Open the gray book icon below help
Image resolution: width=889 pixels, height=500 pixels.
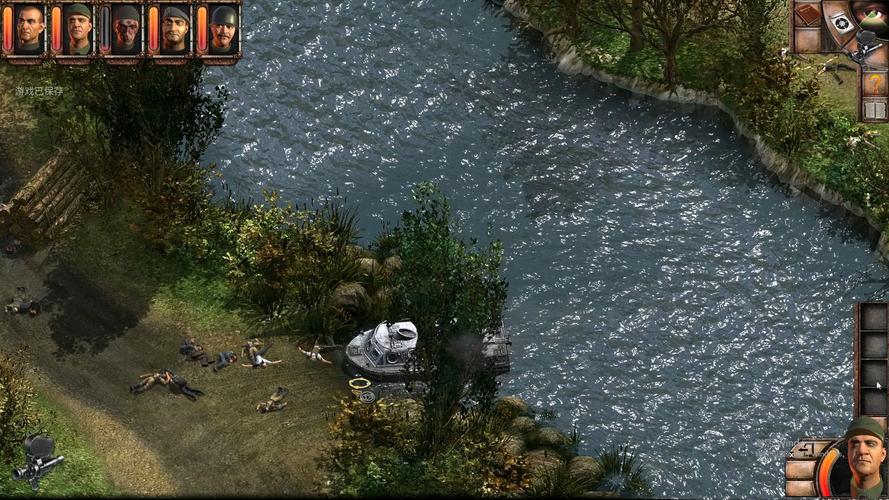click(x=874, y=109)
